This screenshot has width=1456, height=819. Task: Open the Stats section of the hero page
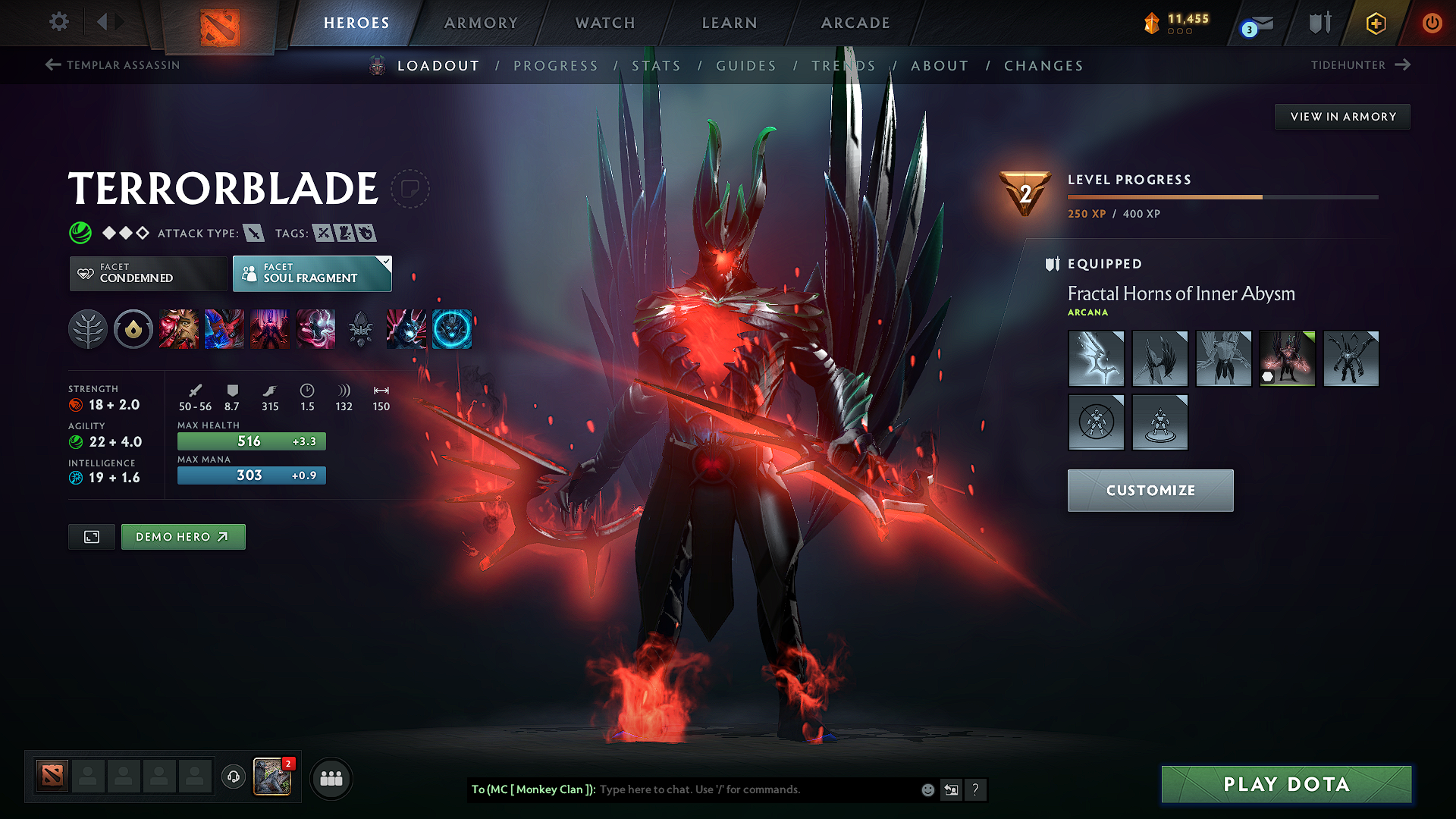pyautogui.click(x=657, y=65)
